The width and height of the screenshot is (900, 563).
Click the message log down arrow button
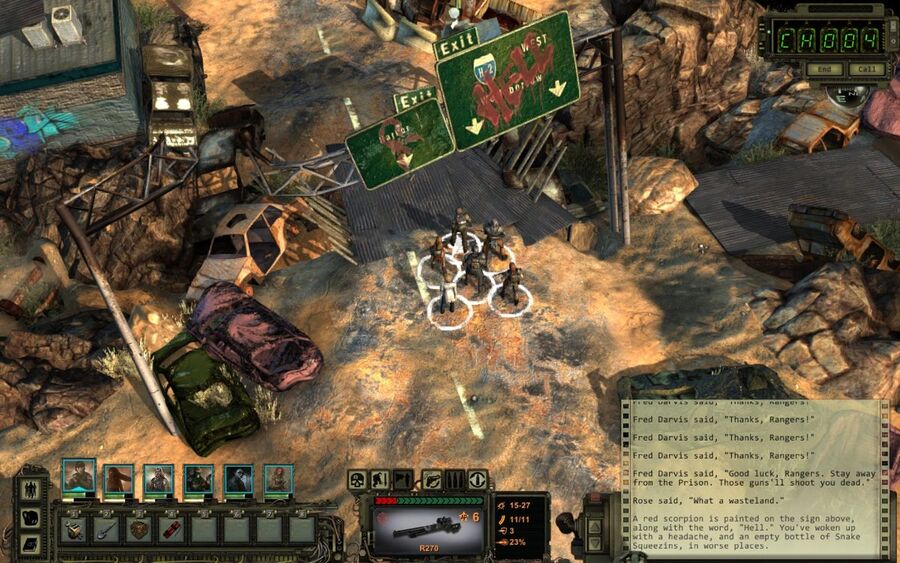click(x=597, y=545)
